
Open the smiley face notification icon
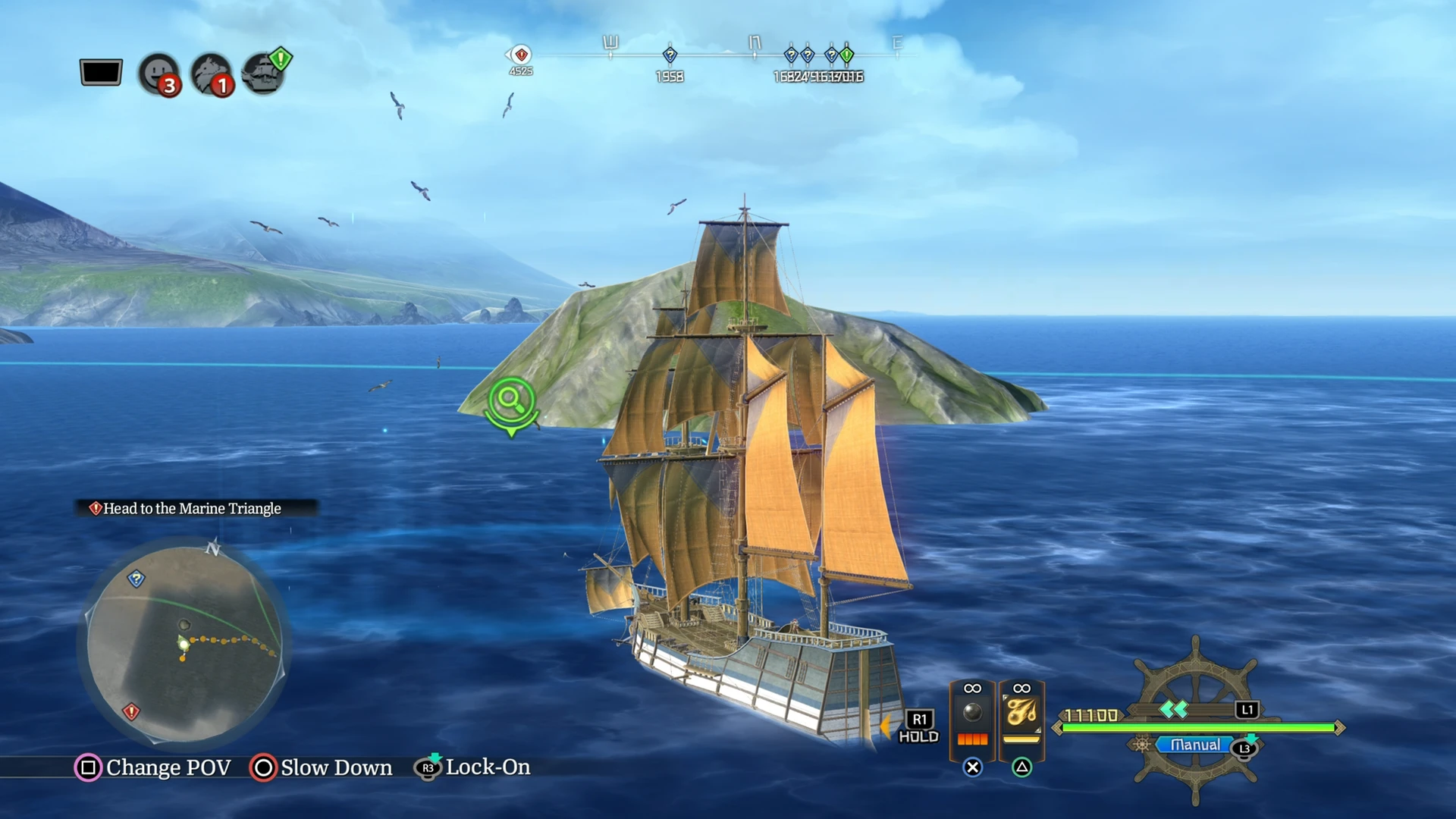coord(158,74)
